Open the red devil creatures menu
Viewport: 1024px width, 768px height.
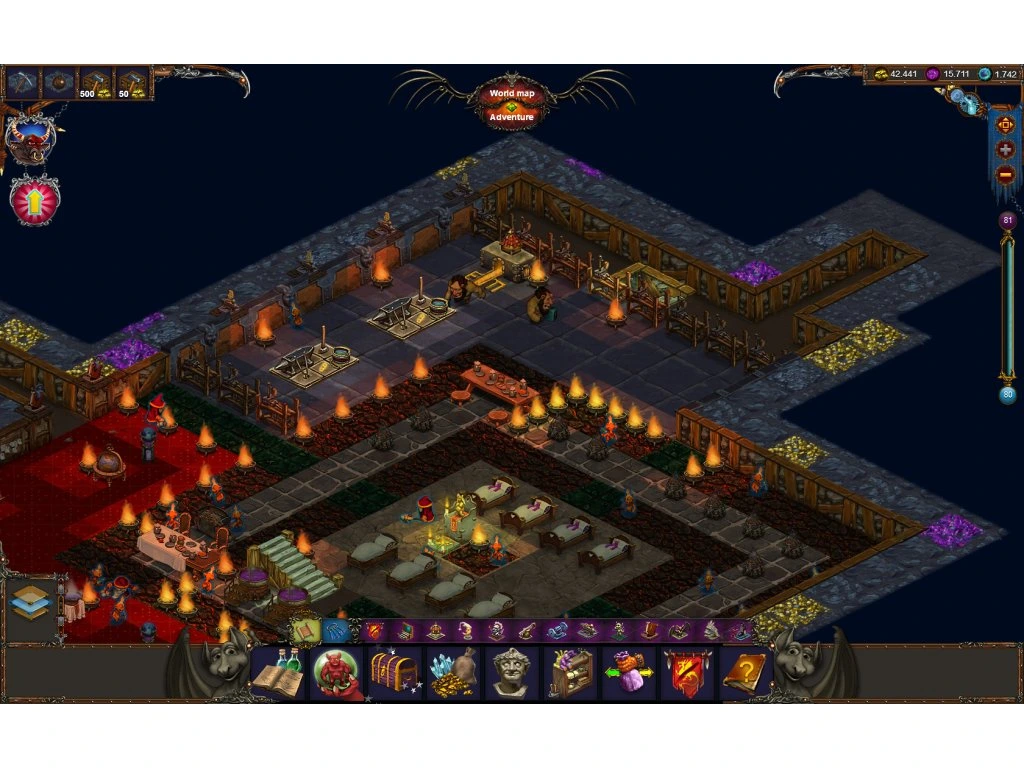tap(336, 672)
